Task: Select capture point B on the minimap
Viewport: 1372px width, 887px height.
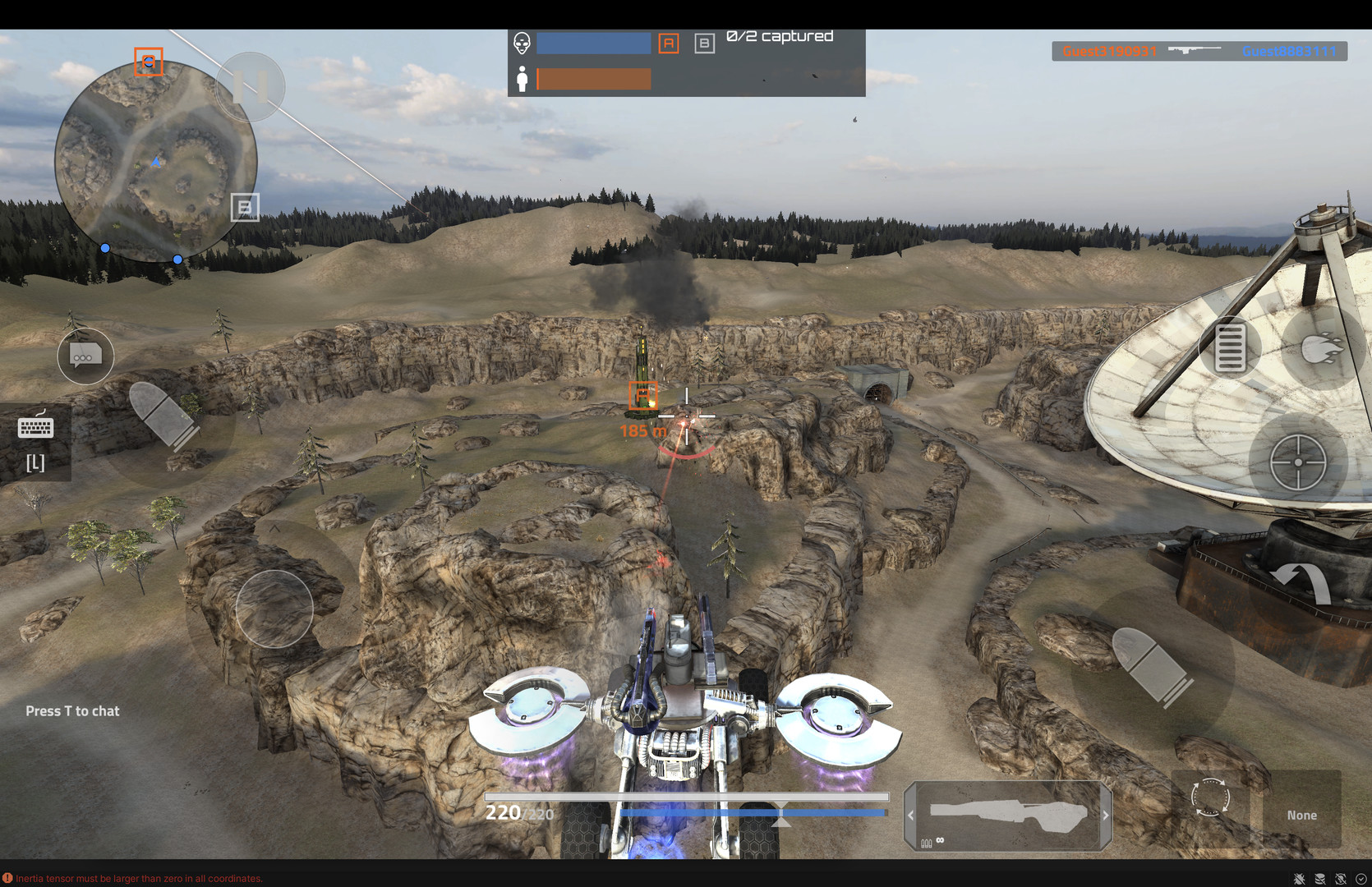Action: [245, 208]
